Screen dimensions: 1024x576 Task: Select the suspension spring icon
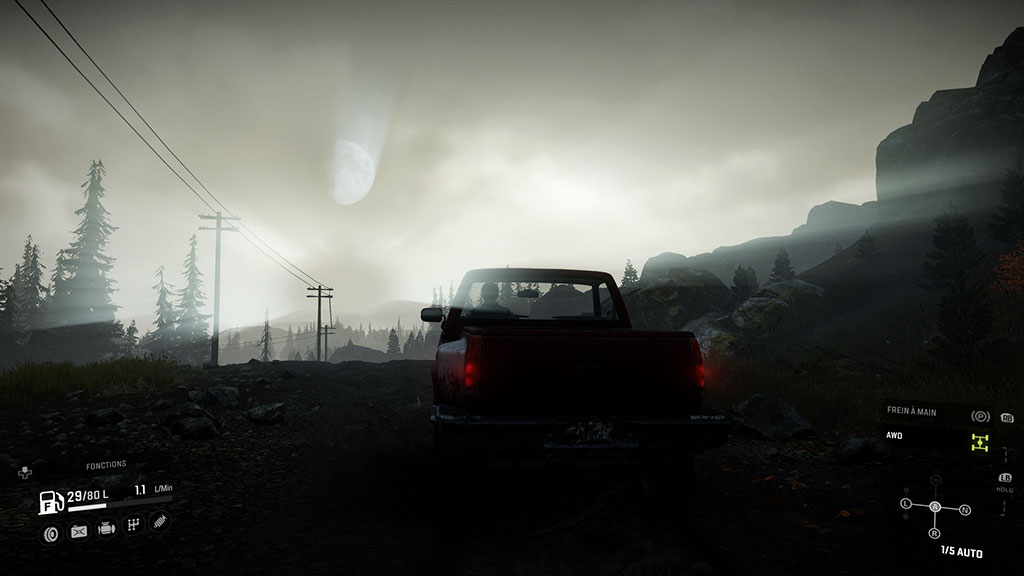pos(159,521)
